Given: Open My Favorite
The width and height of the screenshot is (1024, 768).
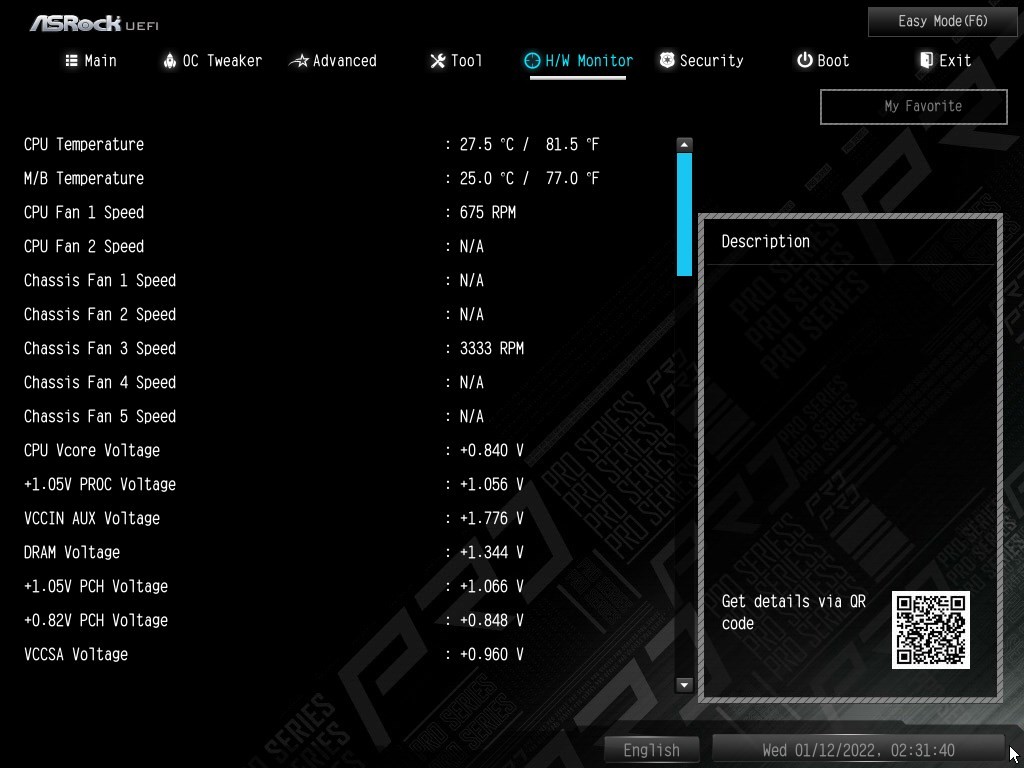Looking at the screenshot, I should [x=913, y=106].
